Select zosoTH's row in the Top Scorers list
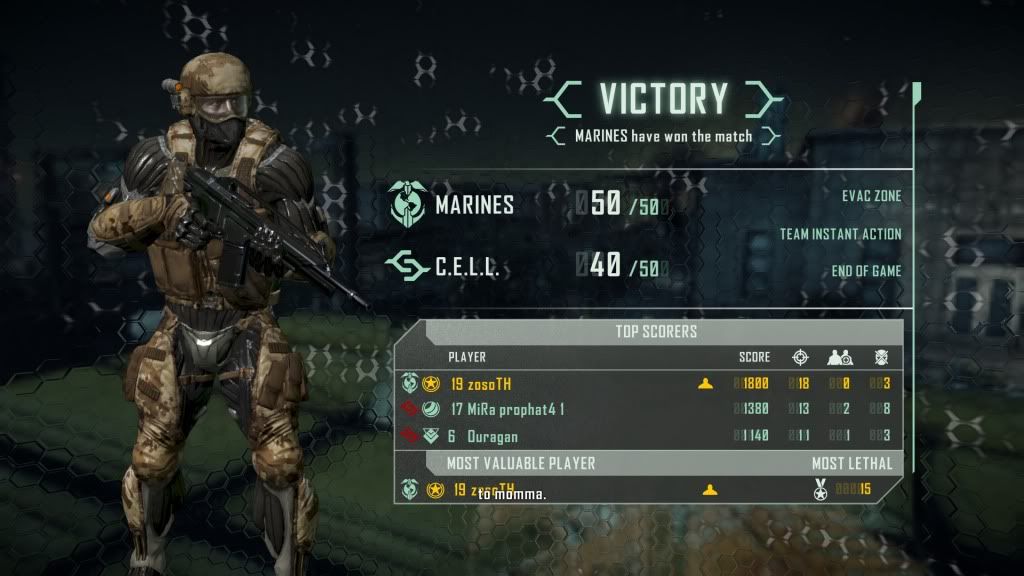 pyautogui.click(x=648, y=383)
